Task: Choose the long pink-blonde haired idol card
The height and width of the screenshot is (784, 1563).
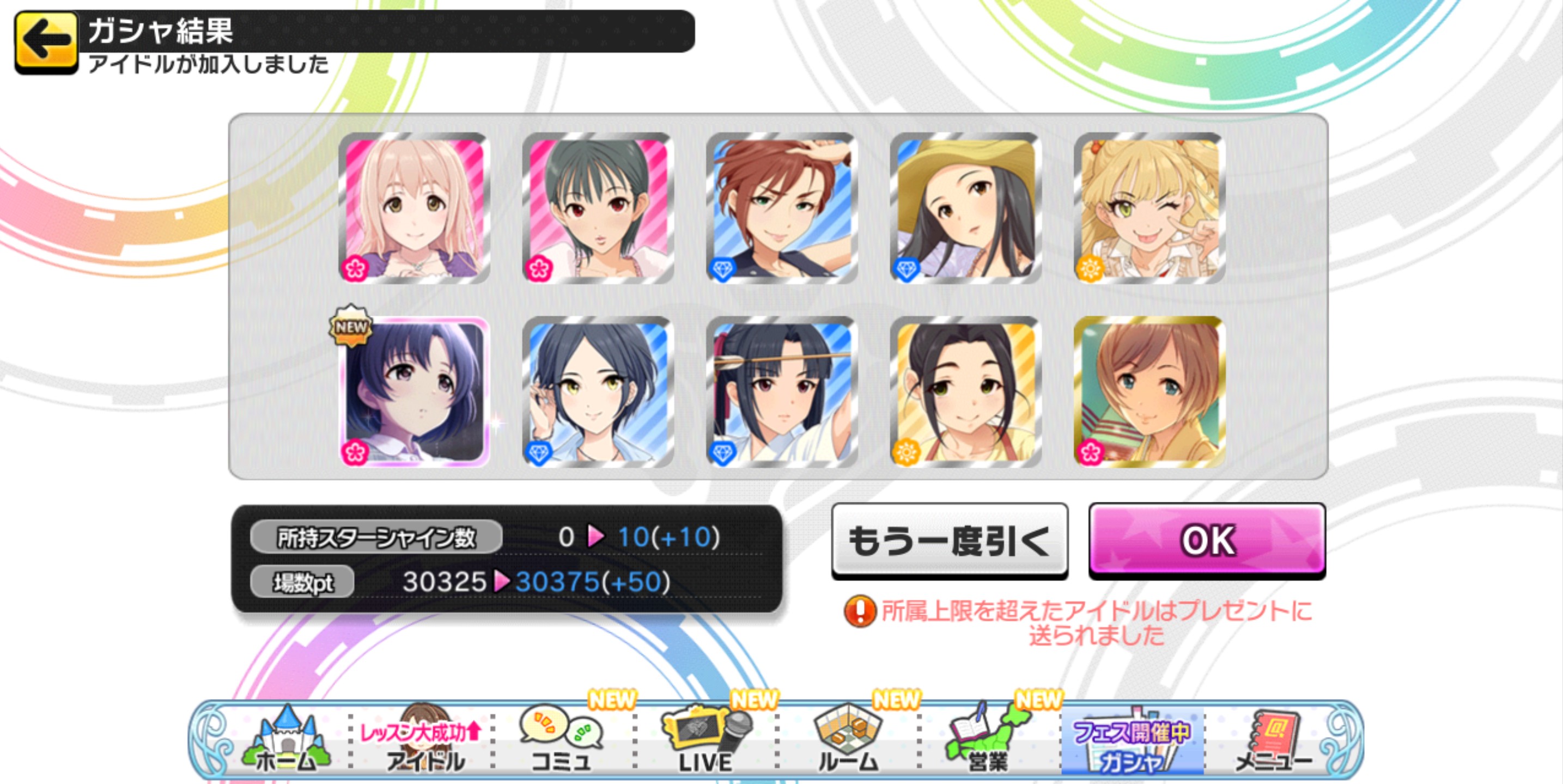Action: tap(415, 208)
